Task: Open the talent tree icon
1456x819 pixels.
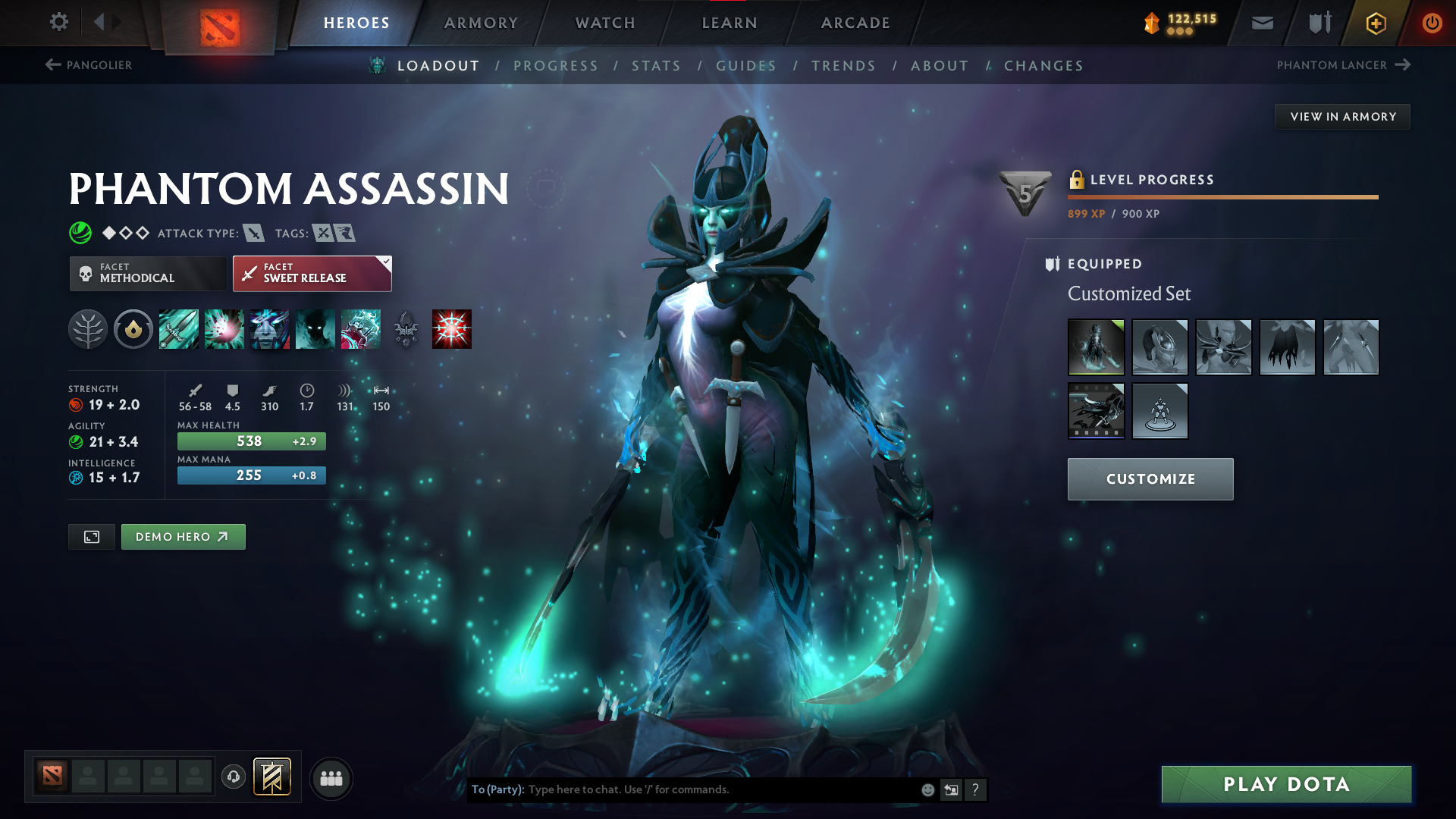Action: point(88,329)
